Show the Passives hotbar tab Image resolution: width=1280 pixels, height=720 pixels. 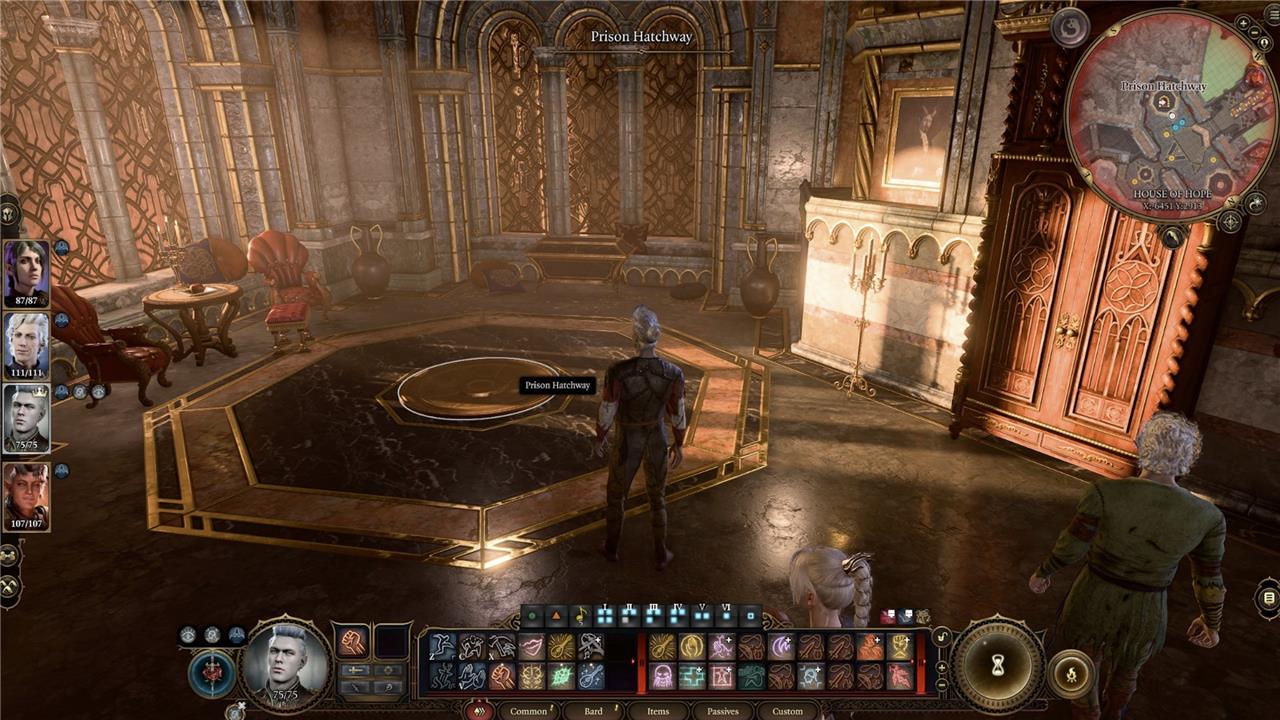tap(722, 711)
